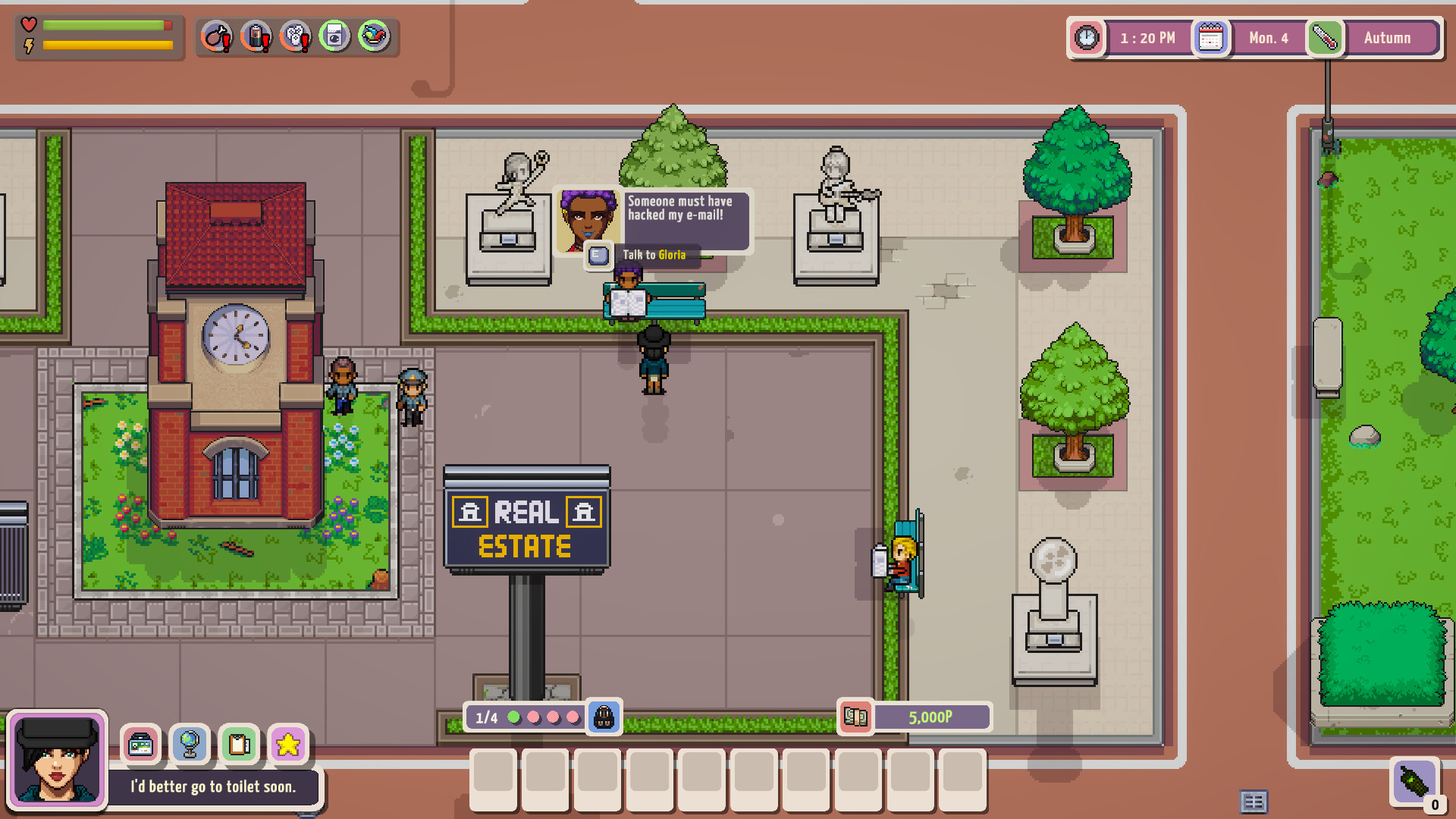Click the green health bar
The width and height of the screenshot is (1456, 819).
tap(102, 25)
